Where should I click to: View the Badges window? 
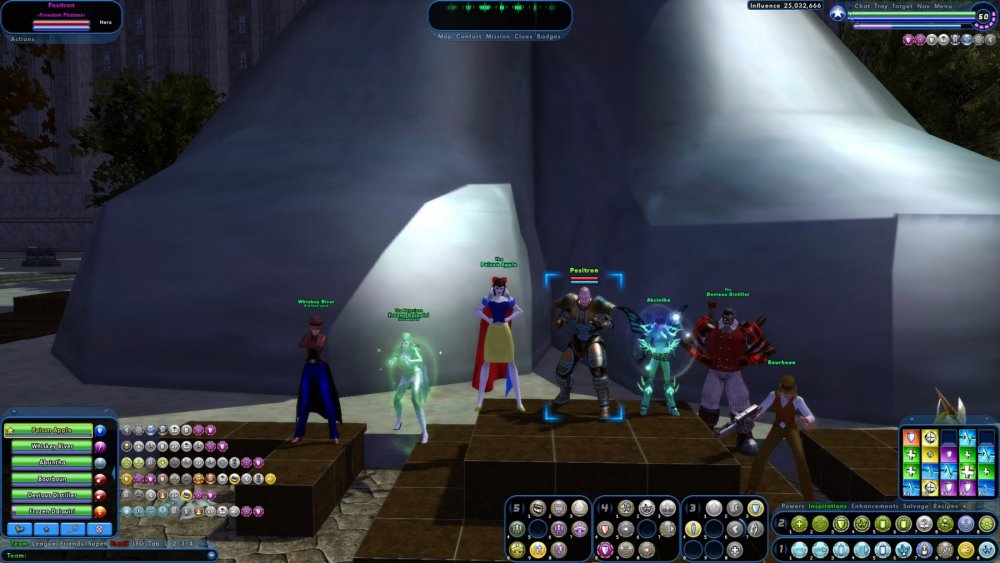coord(549,36)
